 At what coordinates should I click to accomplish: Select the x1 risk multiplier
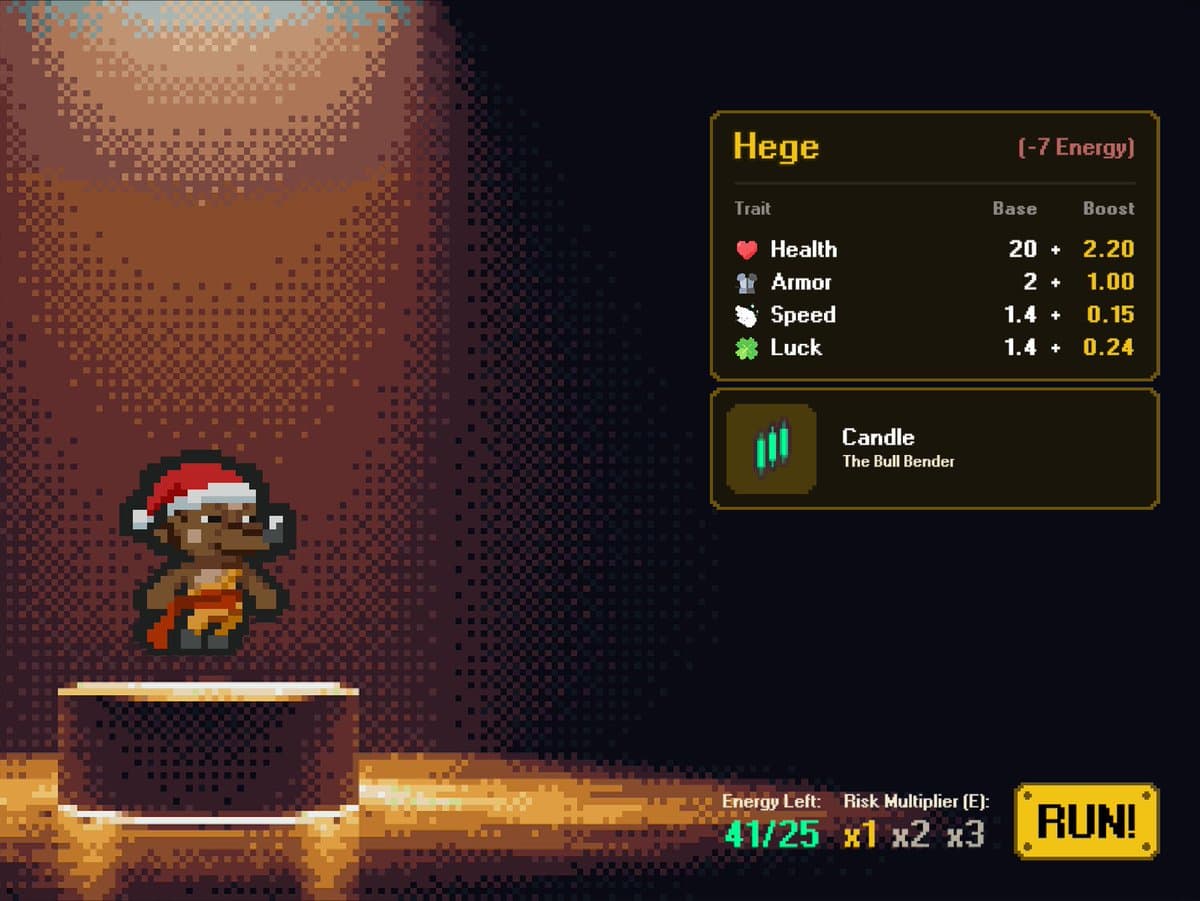(859, 834)
